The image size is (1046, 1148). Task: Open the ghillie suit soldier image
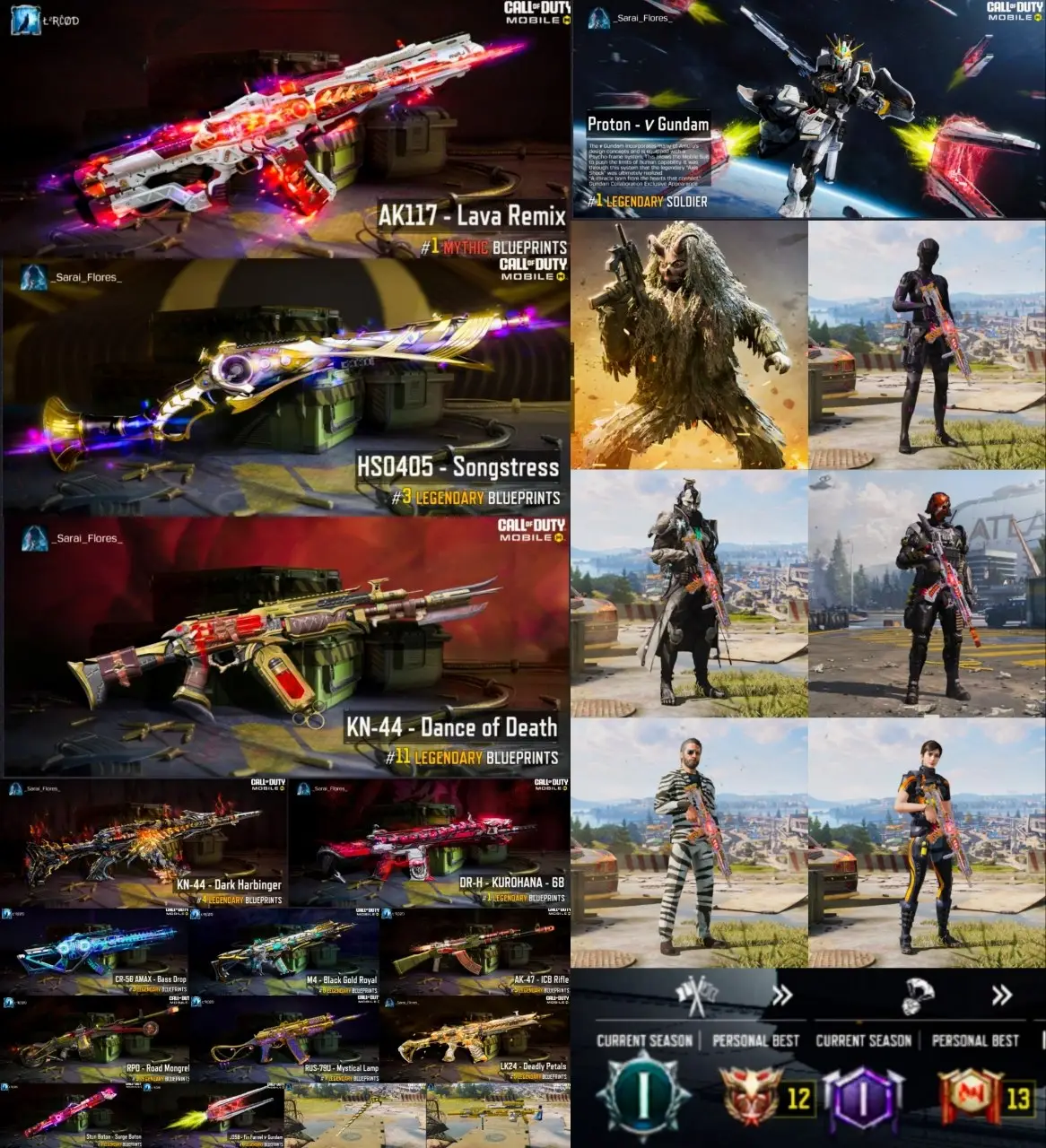coord(689,345)
